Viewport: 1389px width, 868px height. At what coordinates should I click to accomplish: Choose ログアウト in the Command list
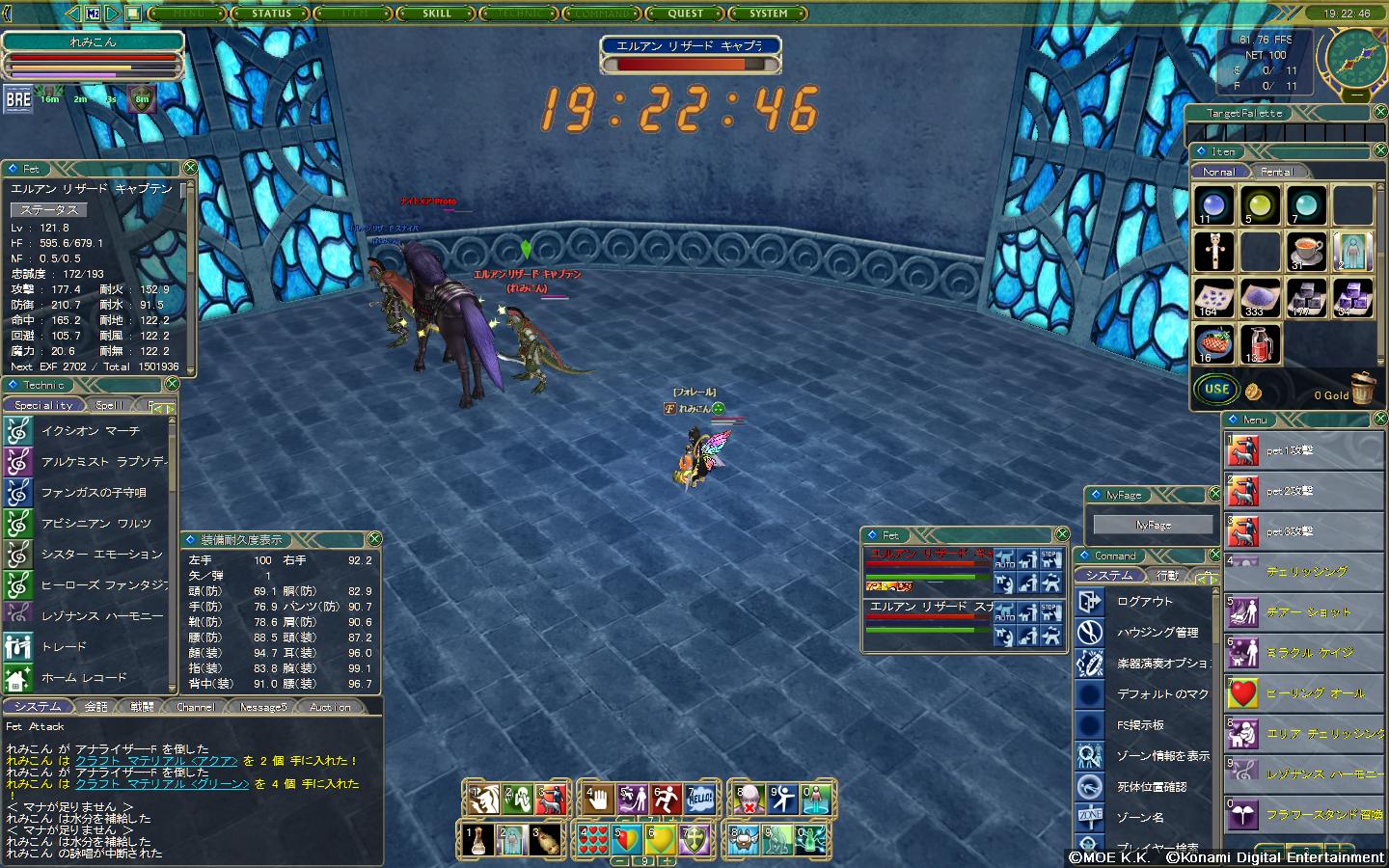1144,602
